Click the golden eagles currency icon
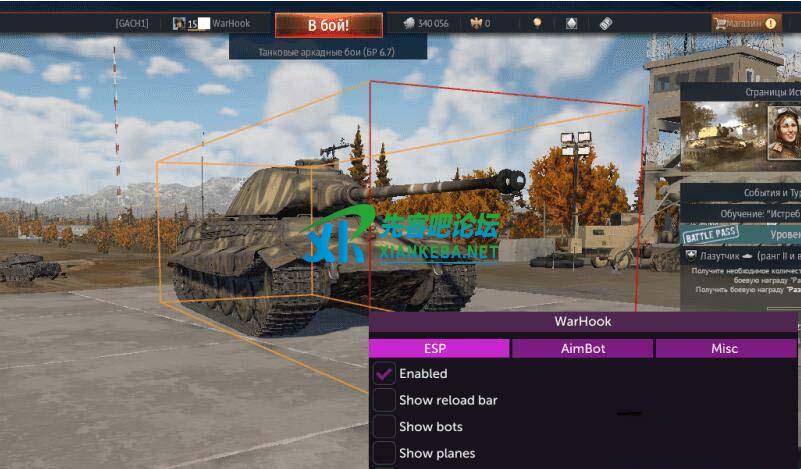The width and height of the screenshot is (801, 469). tap(474, 23)
